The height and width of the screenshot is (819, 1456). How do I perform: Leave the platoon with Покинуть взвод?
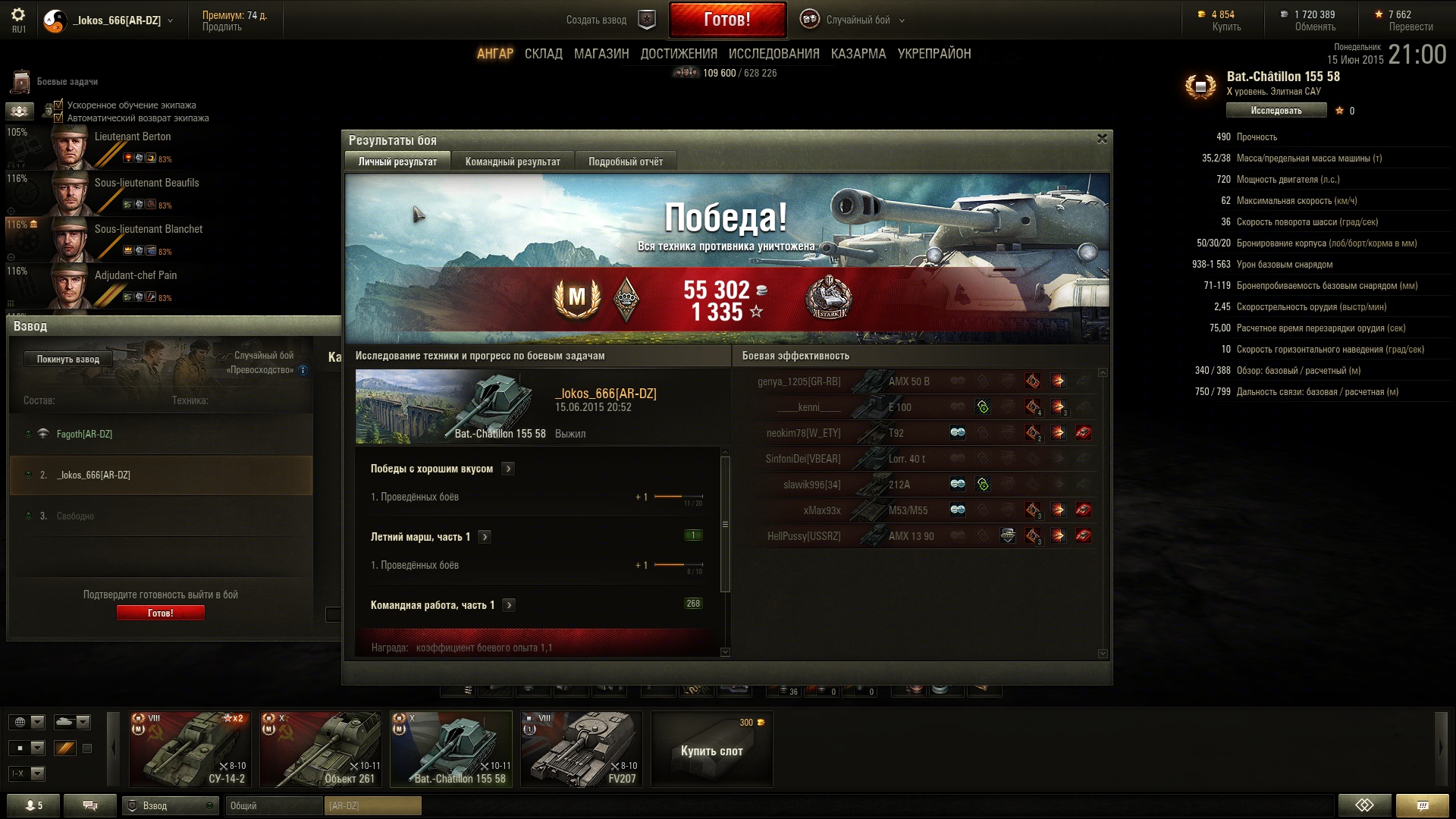coord(68,359)
